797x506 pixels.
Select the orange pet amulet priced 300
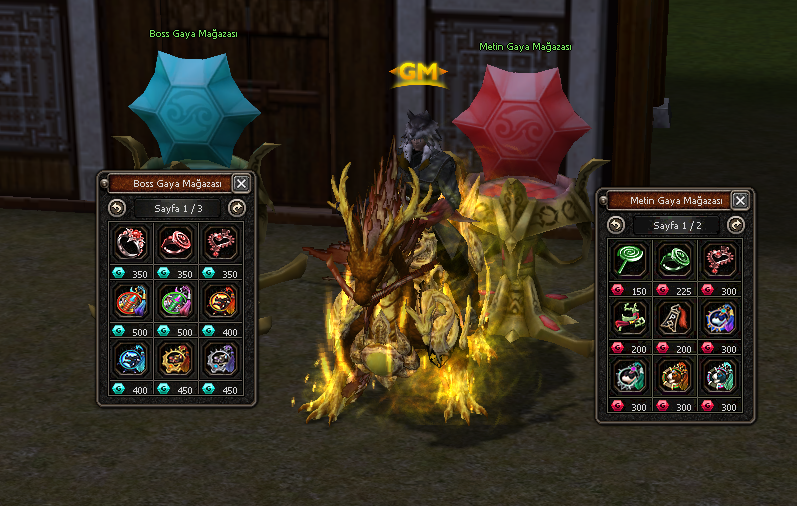[675, 376]
